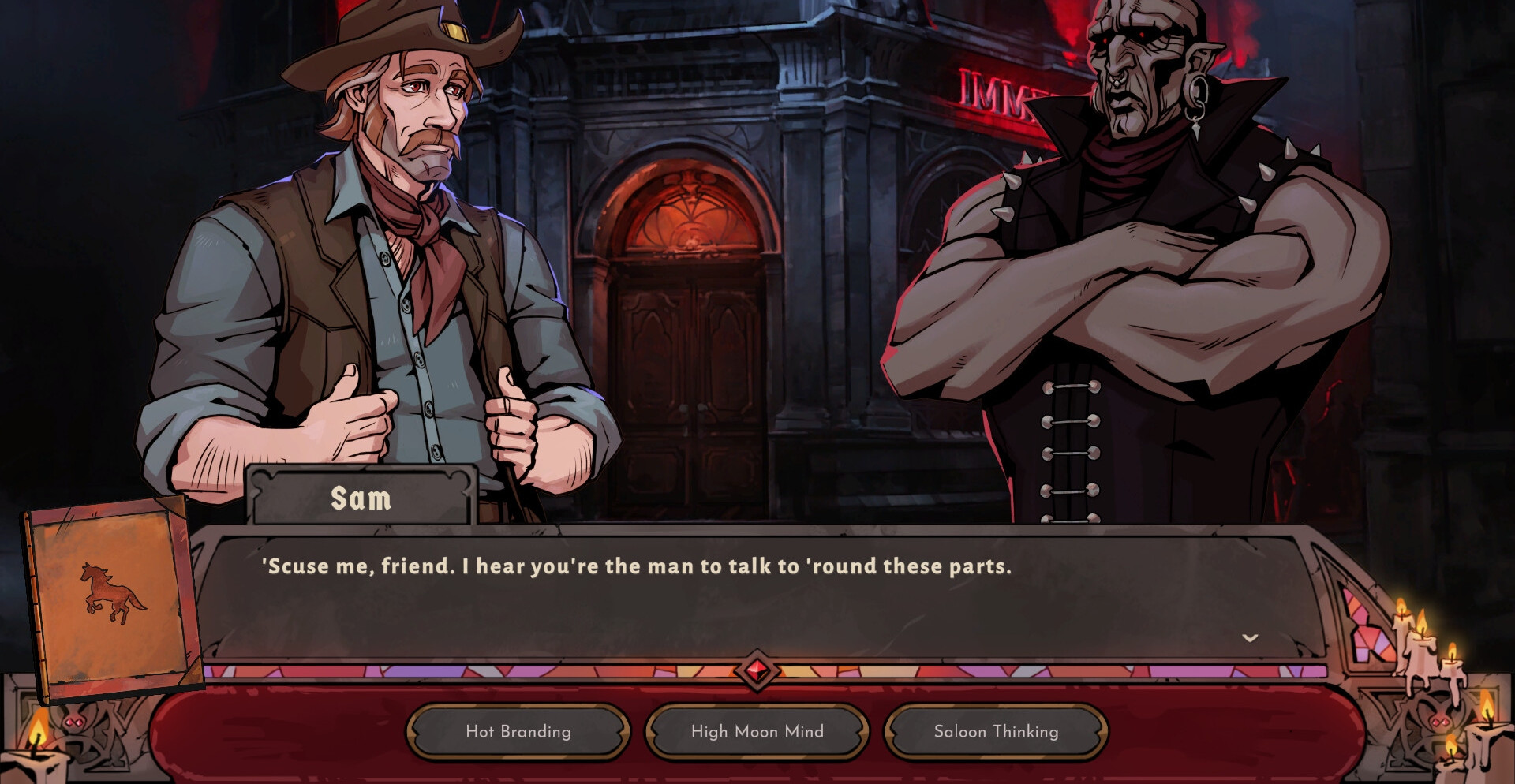1515x784 pixels.
Task: Pick the Saloon Thinking response
Action: (996, 731)
